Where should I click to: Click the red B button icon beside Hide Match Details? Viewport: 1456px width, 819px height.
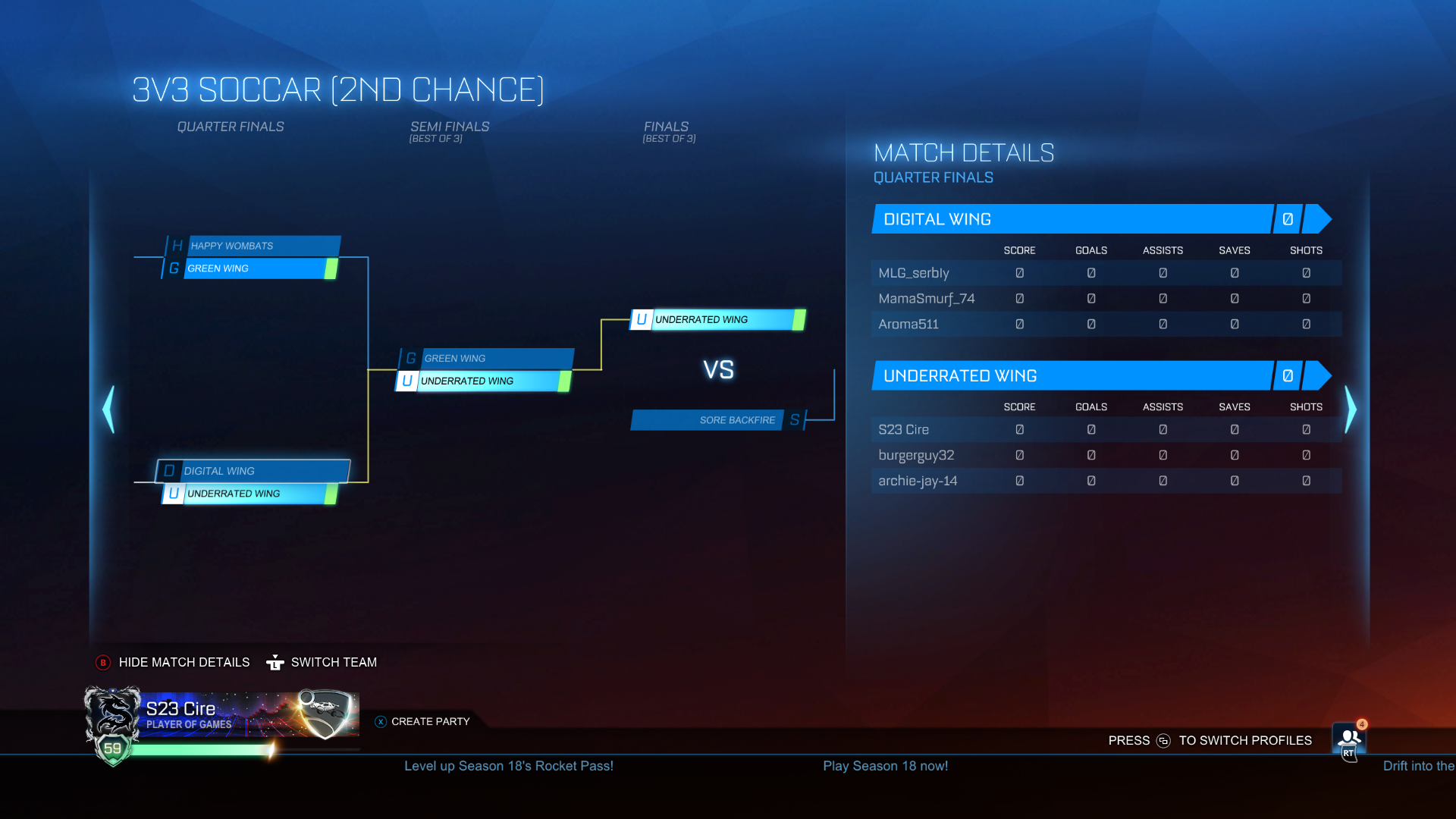[x=102, y=662]
